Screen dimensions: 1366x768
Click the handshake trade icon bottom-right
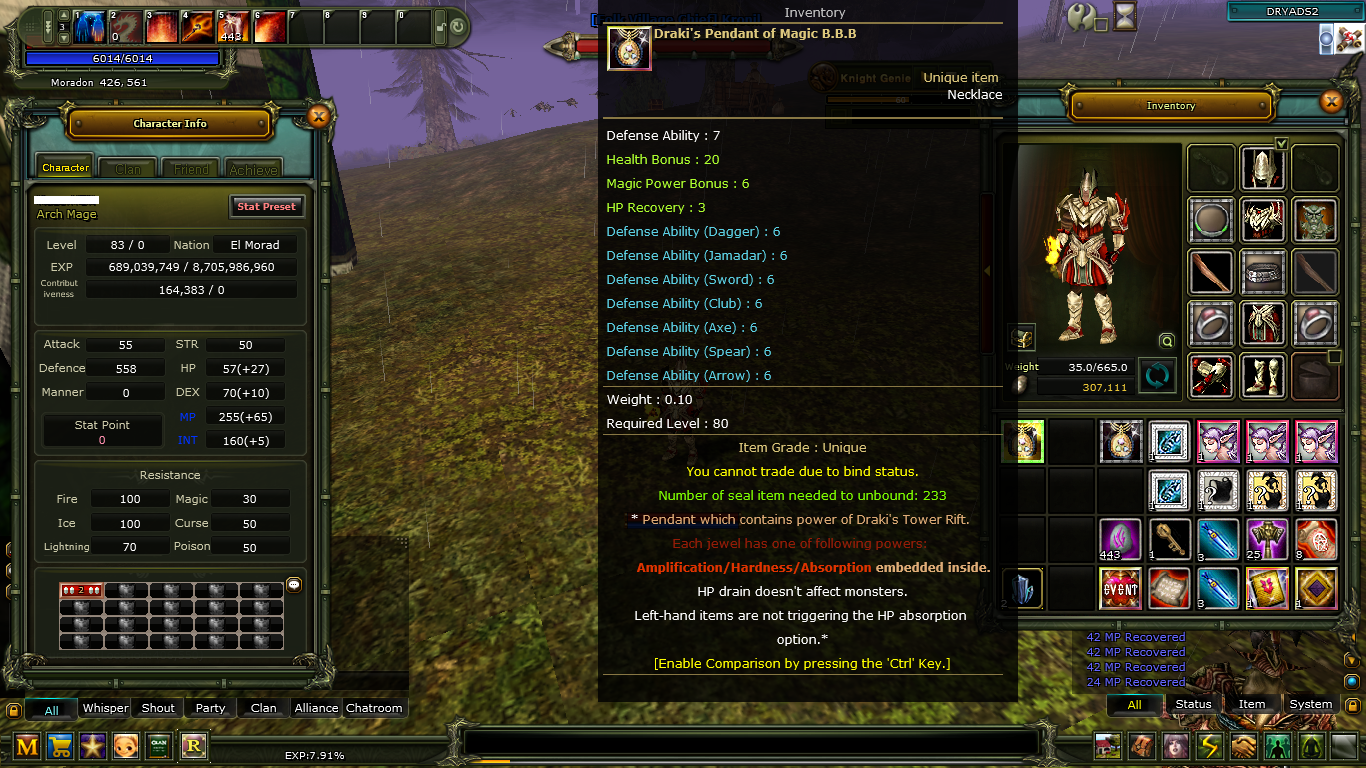1243,746
